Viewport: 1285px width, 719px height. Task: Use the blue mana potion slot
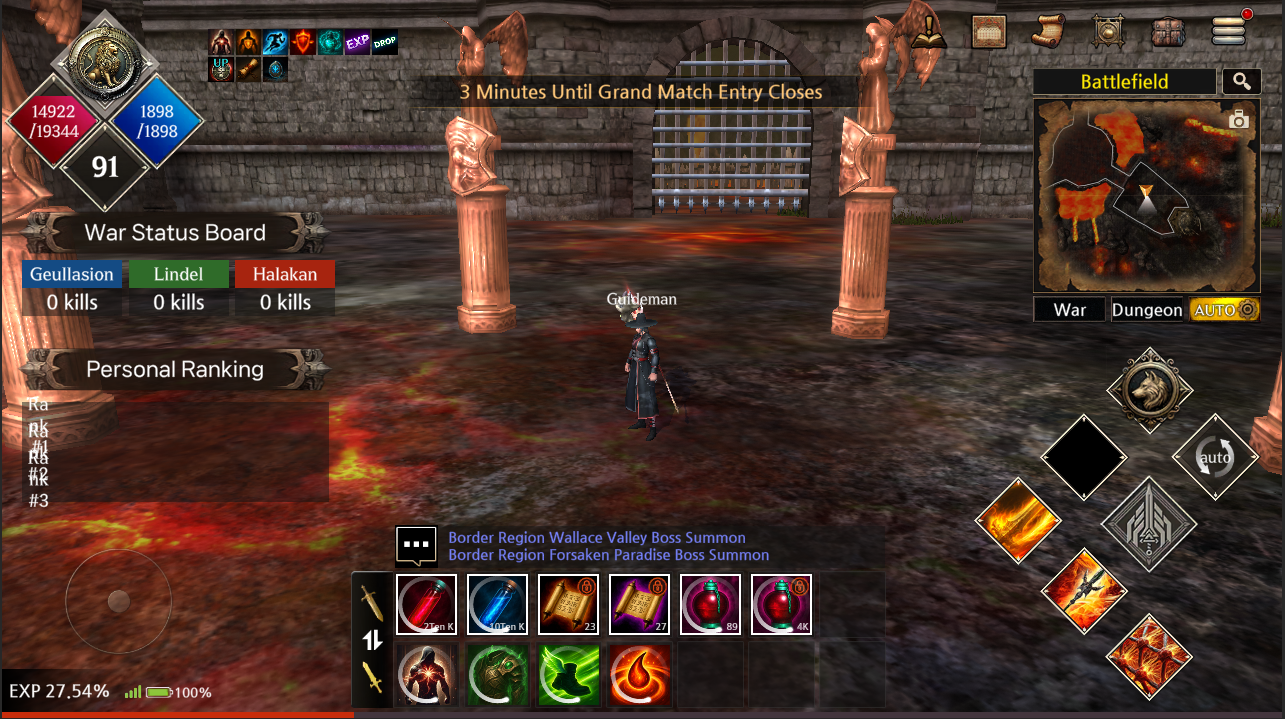tap(497, 605)
